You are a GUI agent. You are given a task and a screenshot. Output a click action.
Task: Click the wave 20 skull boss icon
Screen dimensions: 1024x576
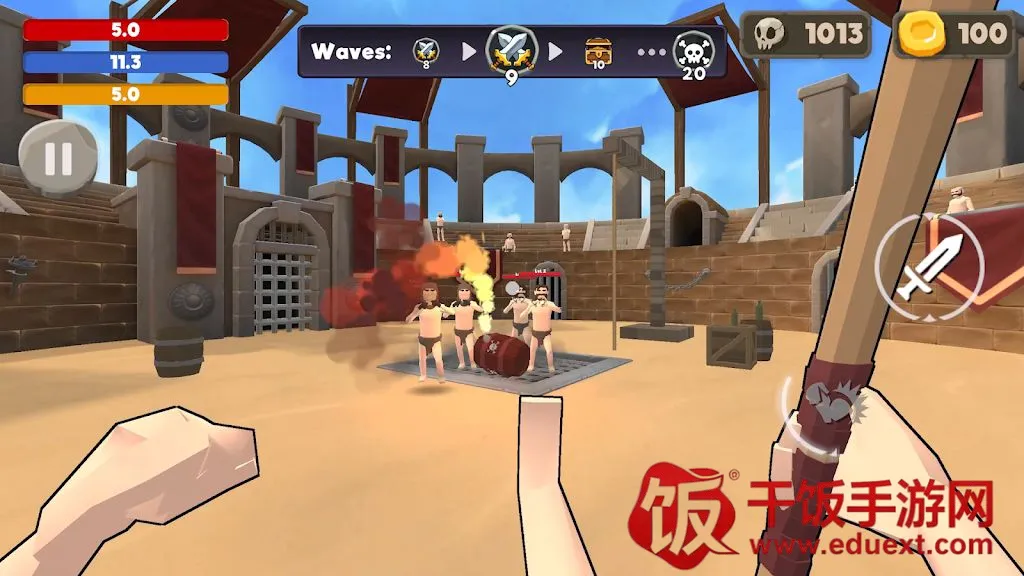click(694, 50)
